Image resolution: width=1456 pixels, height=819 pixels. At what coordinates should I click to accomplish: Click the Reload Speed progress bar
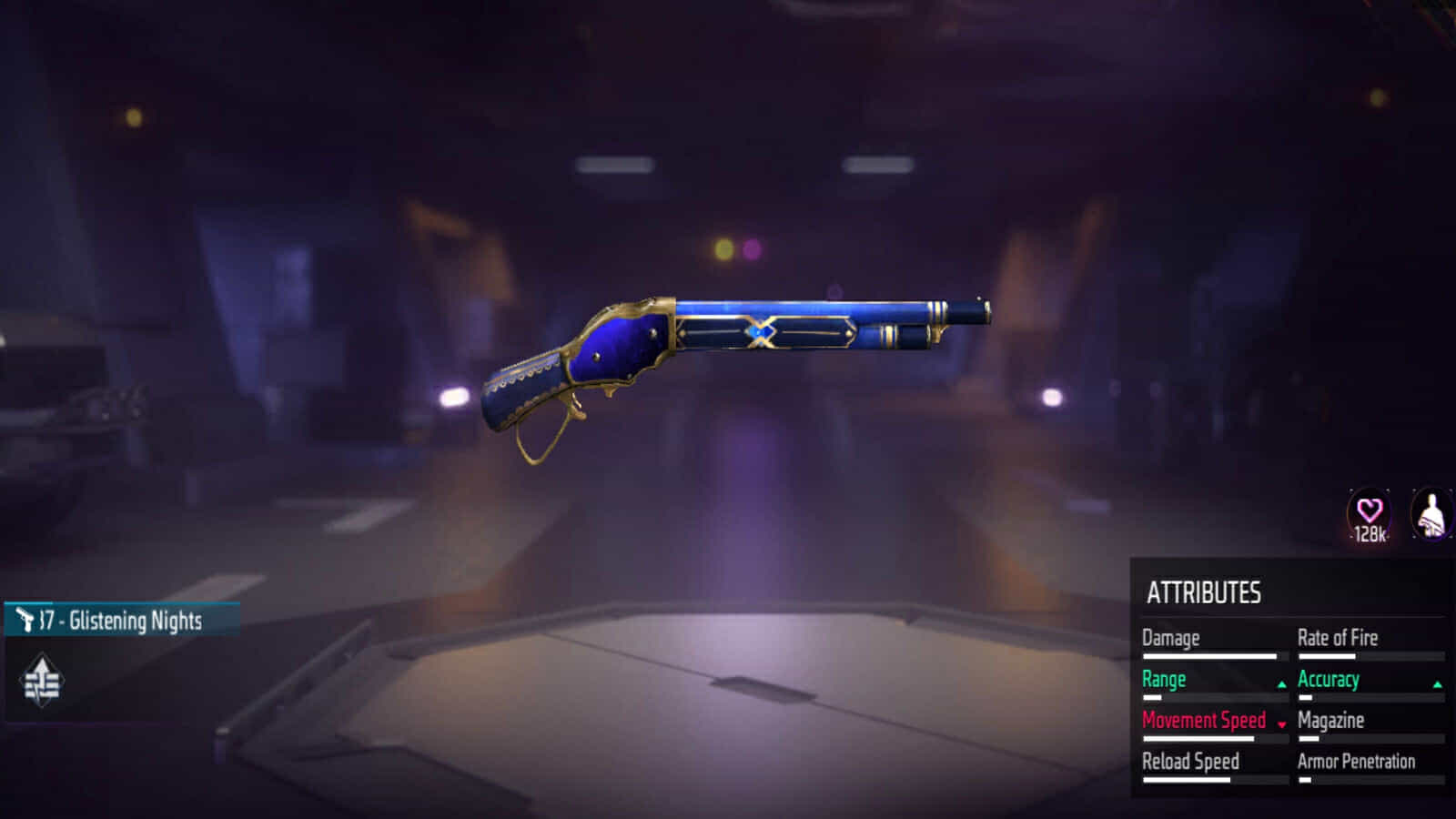[x=1213, y=779]
